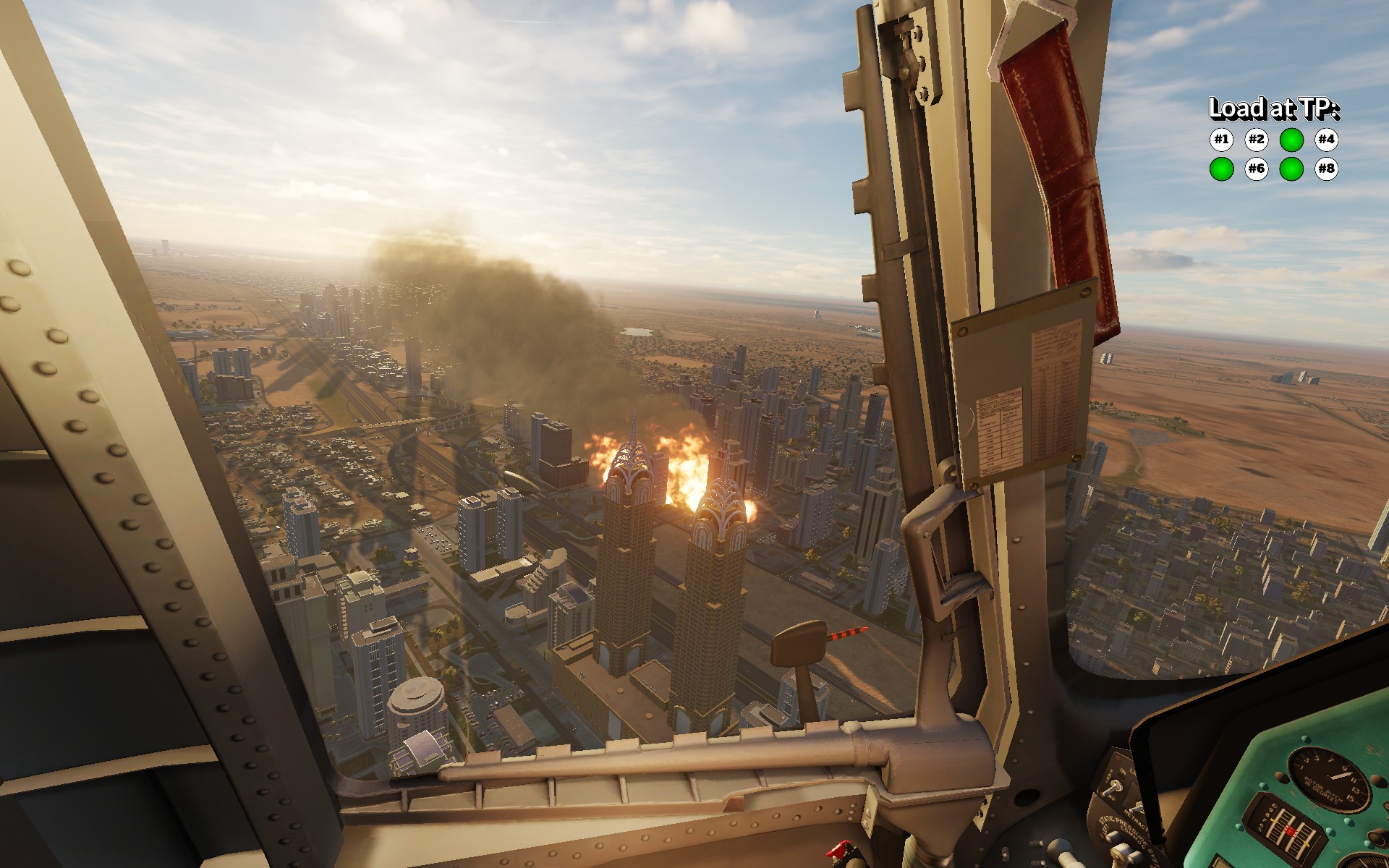This screenshot has height=868, width=1389.
Task: Toggle the green circle between #2 and #4
Action: (1291, 139)
